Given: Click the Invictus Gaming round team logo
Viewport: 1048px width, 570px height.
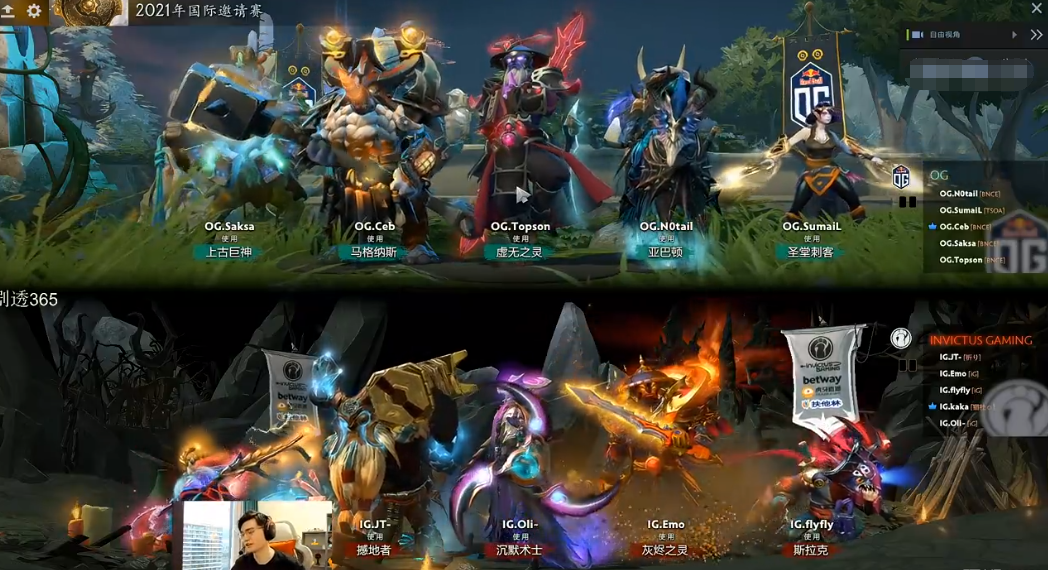Looking at the screenshot, I should [900, 338].
